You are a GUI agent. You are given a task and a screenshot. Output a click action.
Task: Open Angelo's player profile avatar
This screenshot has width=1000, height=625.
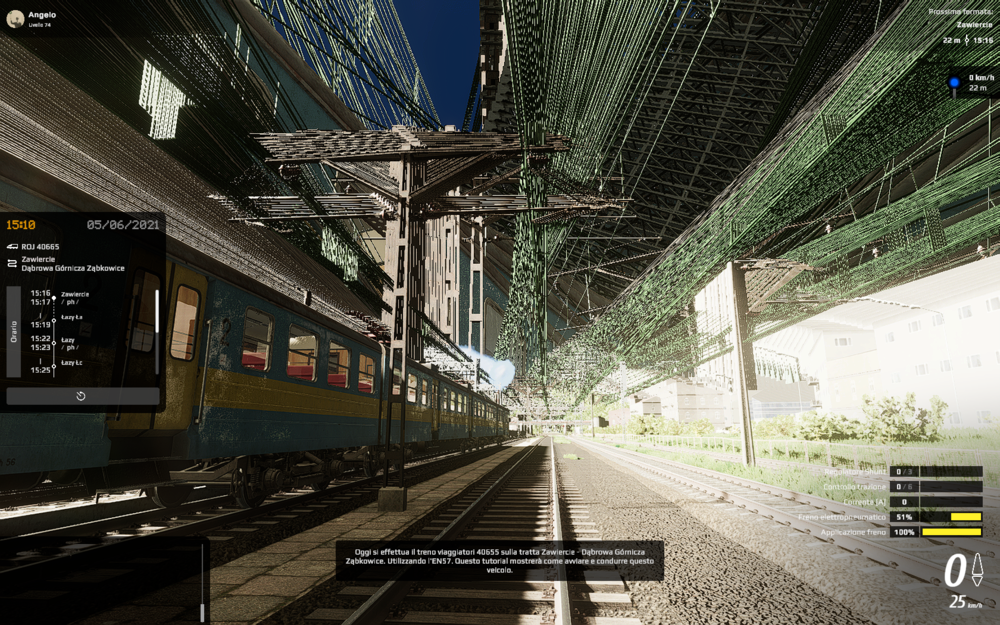[14, 18]
